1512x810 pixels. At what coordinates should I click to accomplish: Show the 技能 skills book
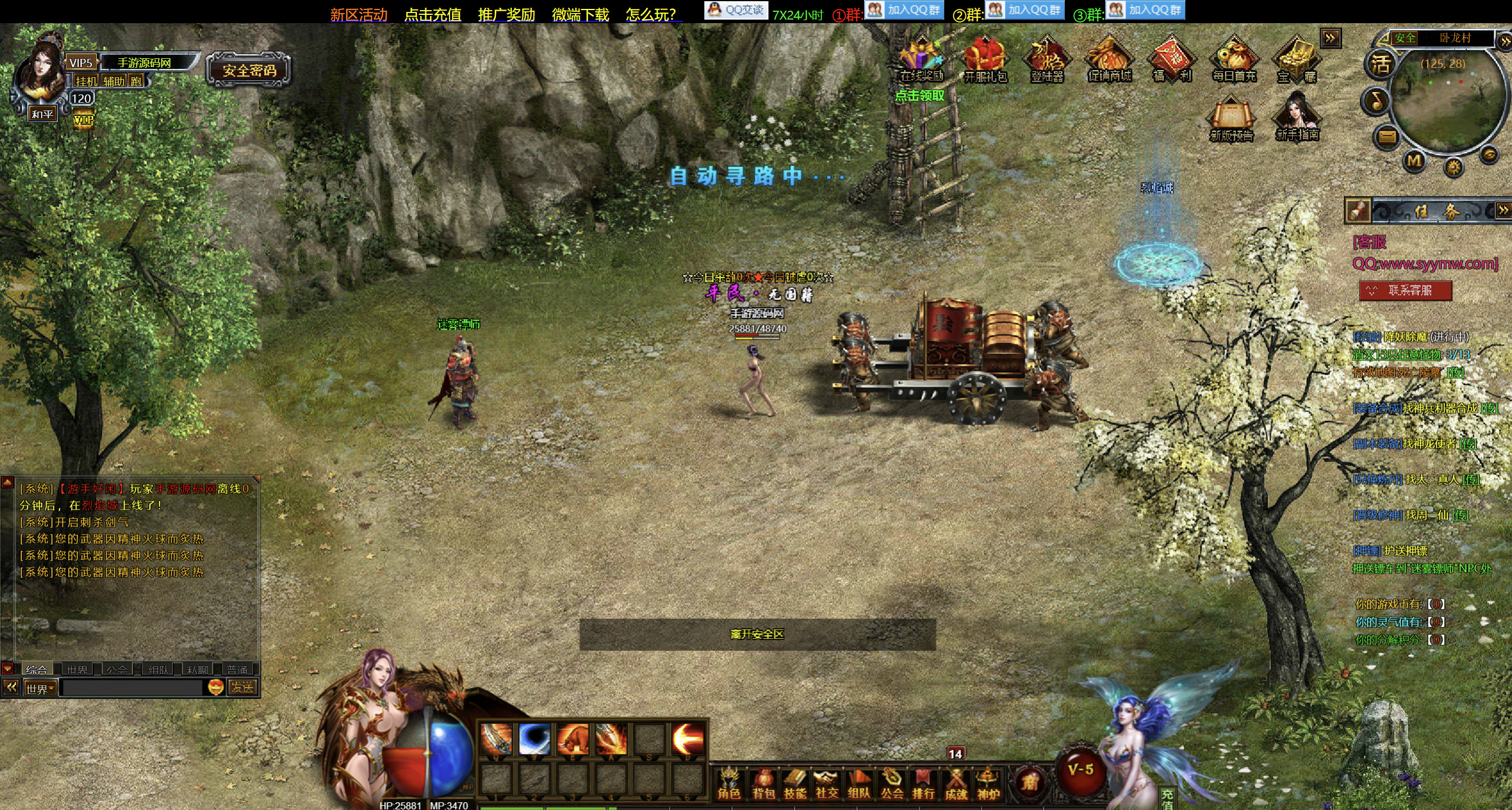pyautogui.click(x=795, y=784)
